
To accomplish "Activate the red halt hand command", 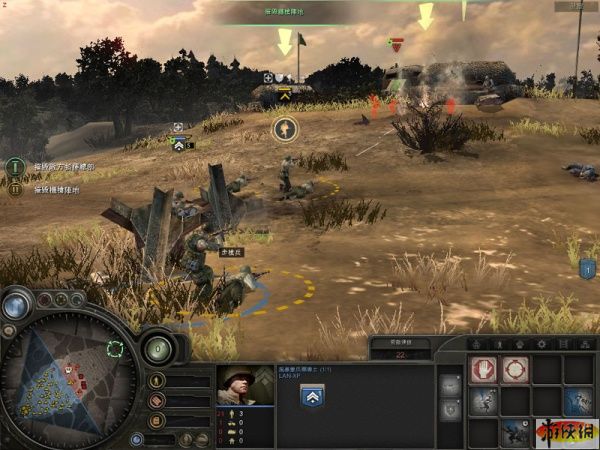I will [x=484, y=370].
